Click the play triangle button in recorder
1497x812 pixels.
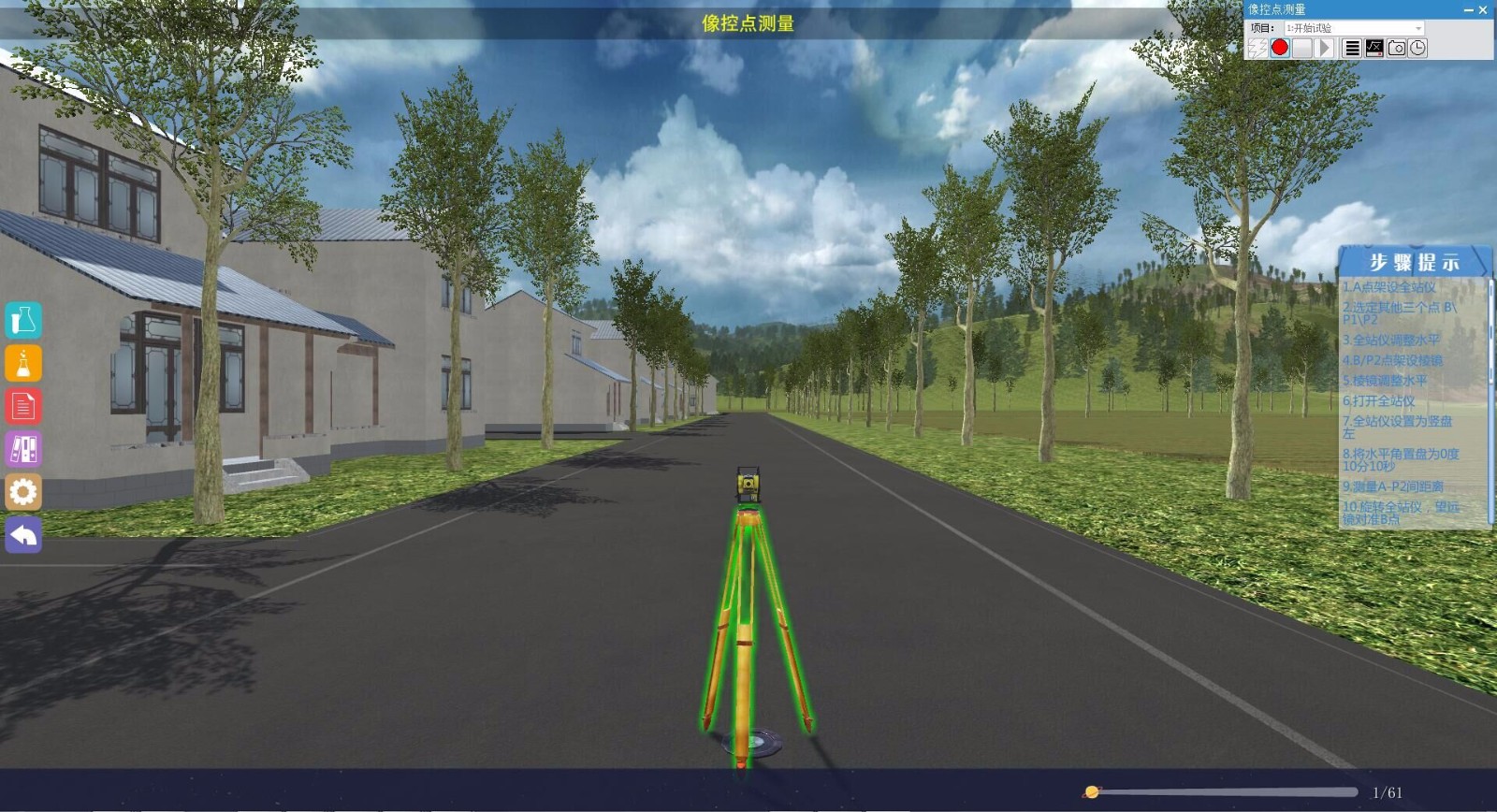pos(1325,48)
